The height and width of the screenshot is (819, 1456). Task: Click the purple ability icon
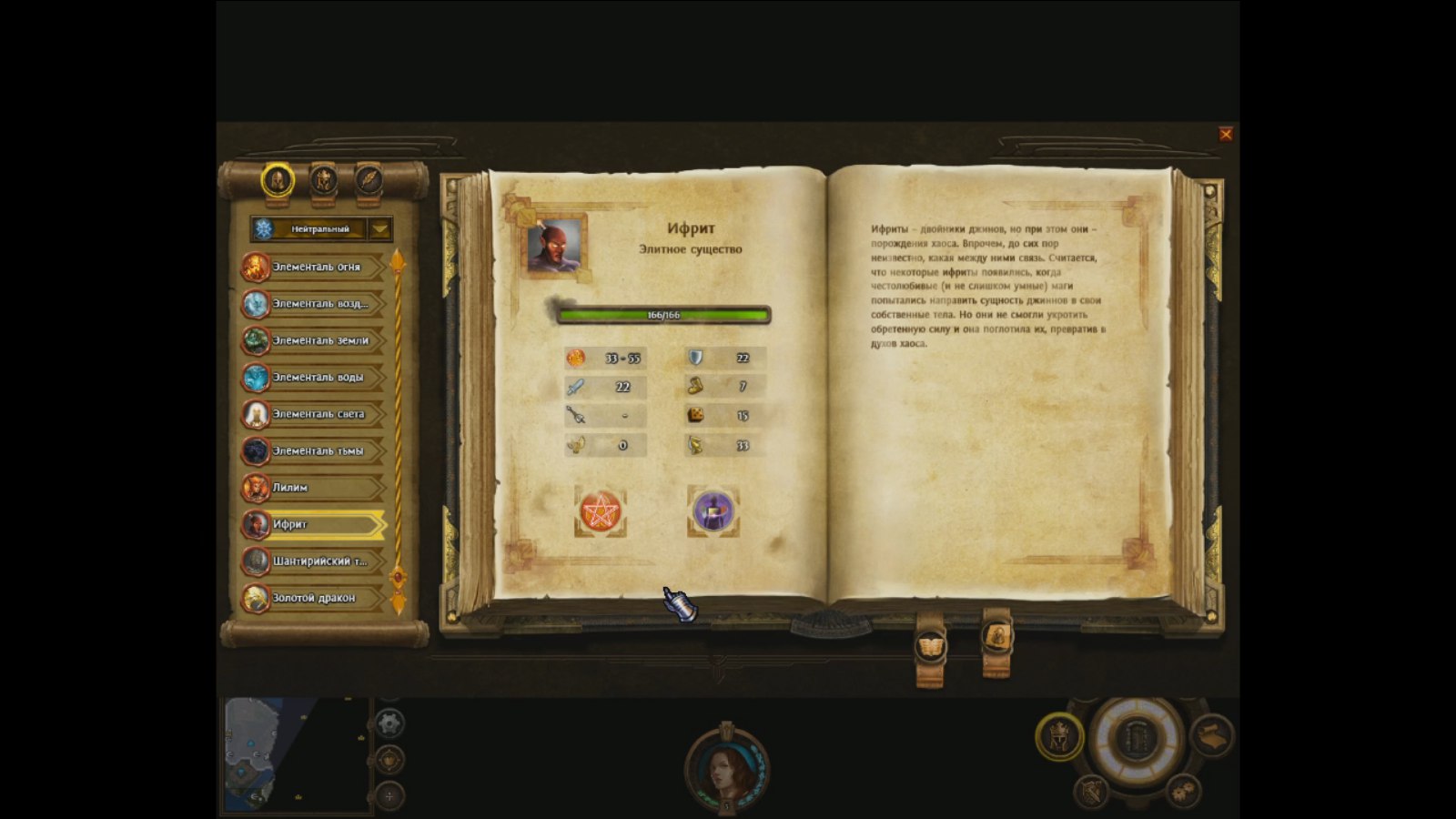(x=713, y=512)
